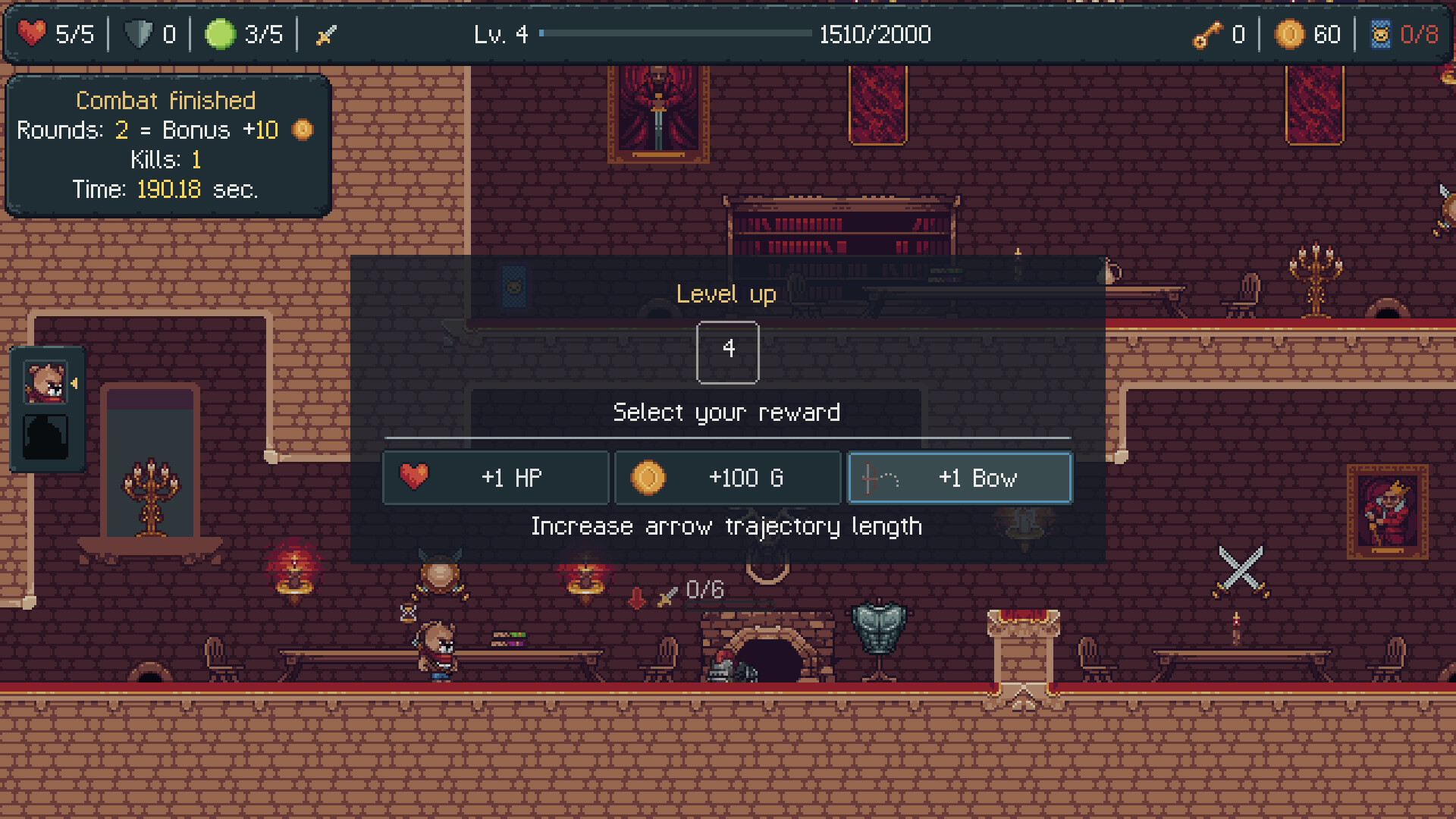Viewport: 1456px width, 819px height.
Task: Expand the level number box showing 4
Action: pos(727,352)
